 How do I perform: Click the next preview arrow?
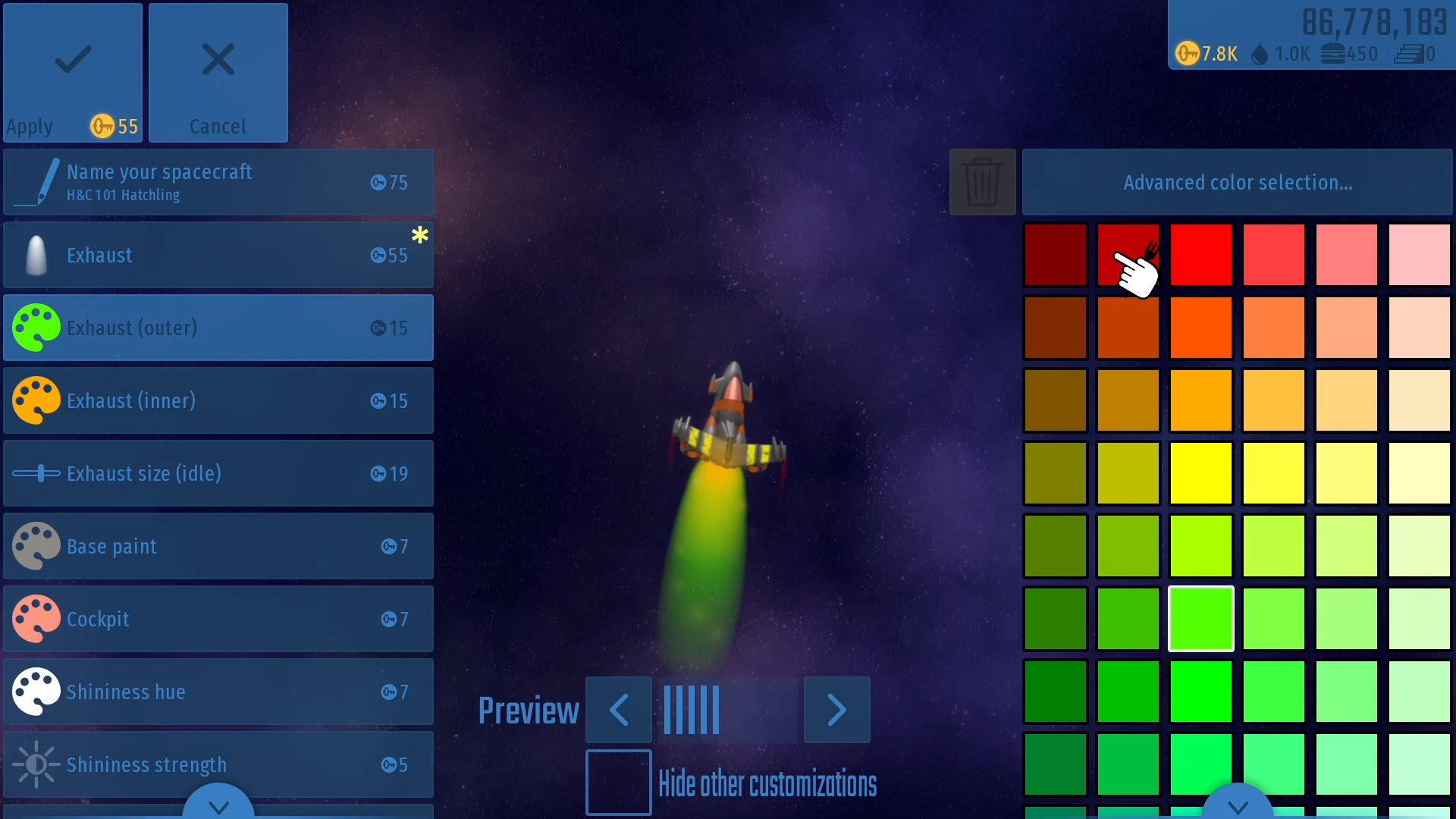[x=836, y=710]
